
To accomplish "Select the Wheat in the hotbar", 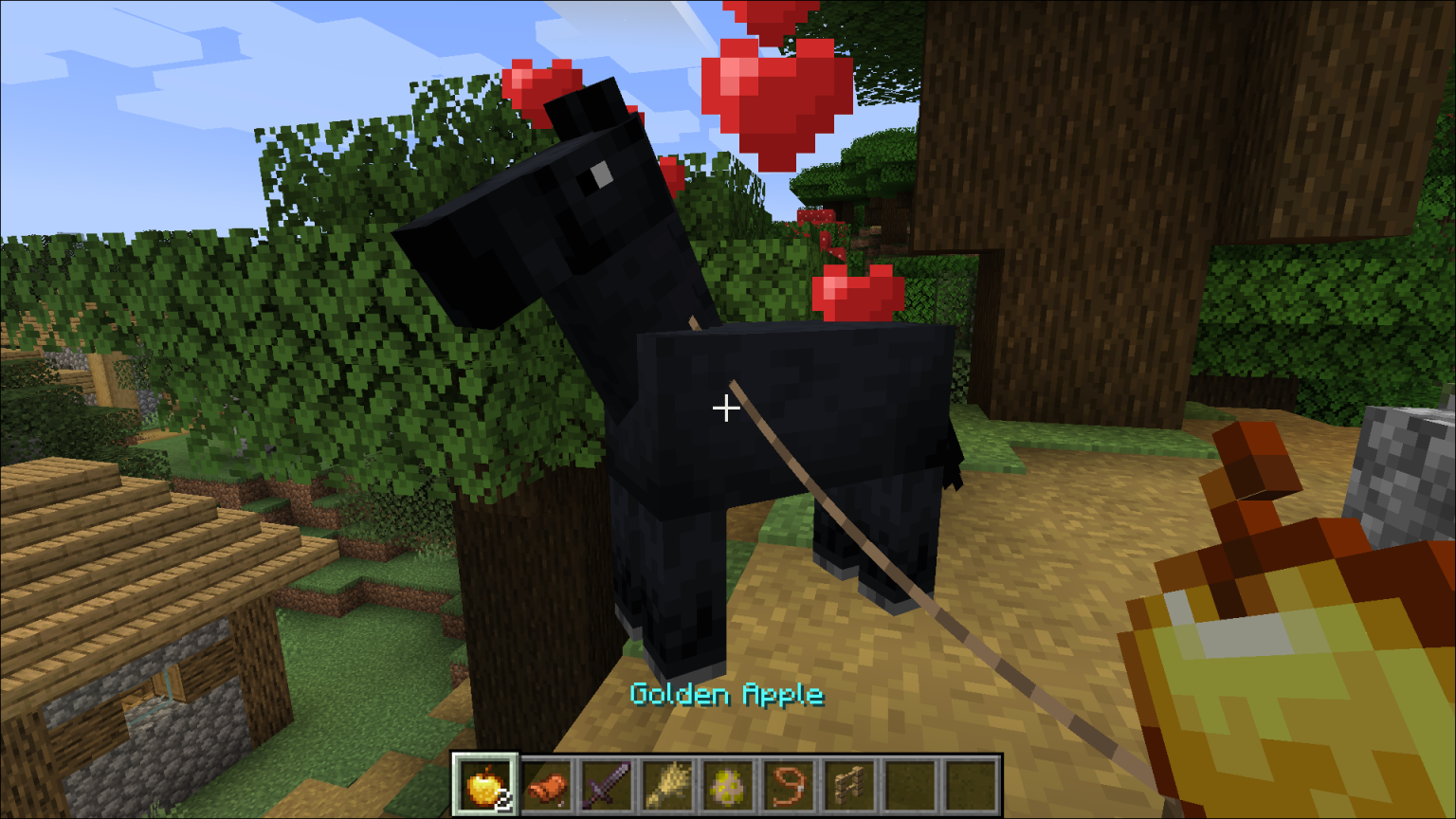I will 667,782.
